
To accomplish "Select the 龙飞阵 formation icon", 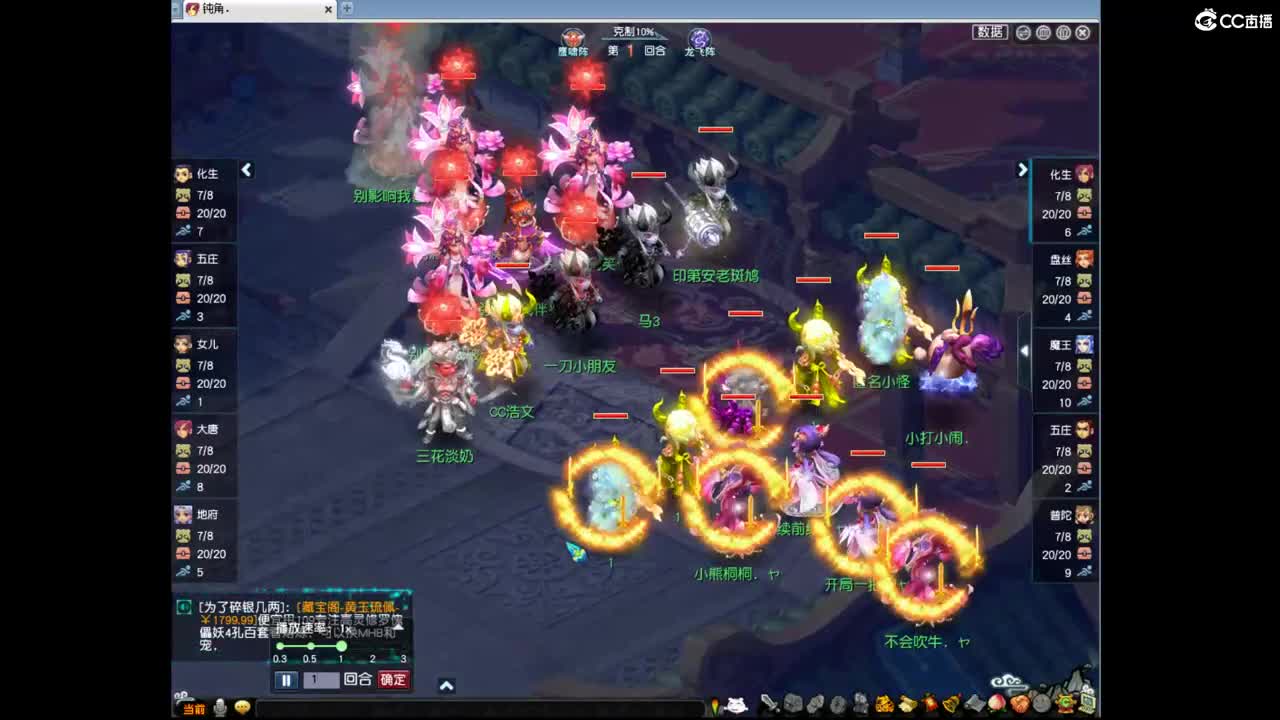I will pos(698,39).
